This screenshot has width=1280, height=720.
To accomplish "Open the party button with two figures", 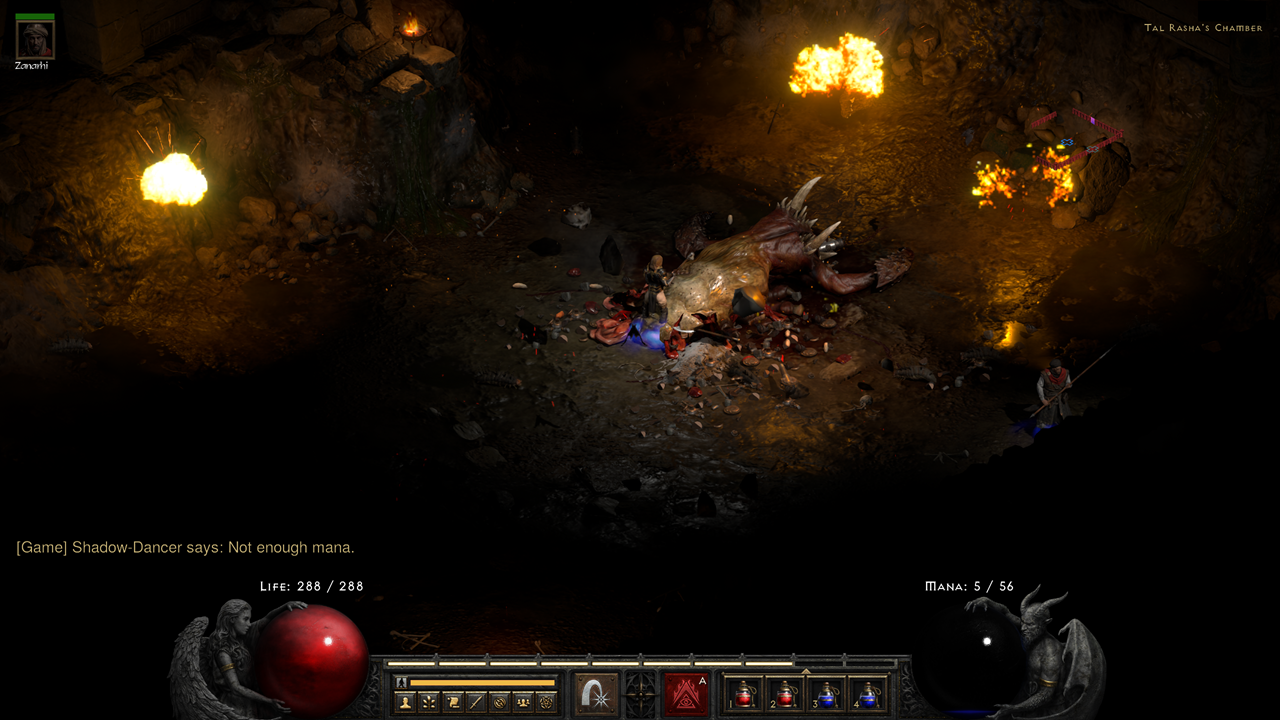I will click(523, 702).
